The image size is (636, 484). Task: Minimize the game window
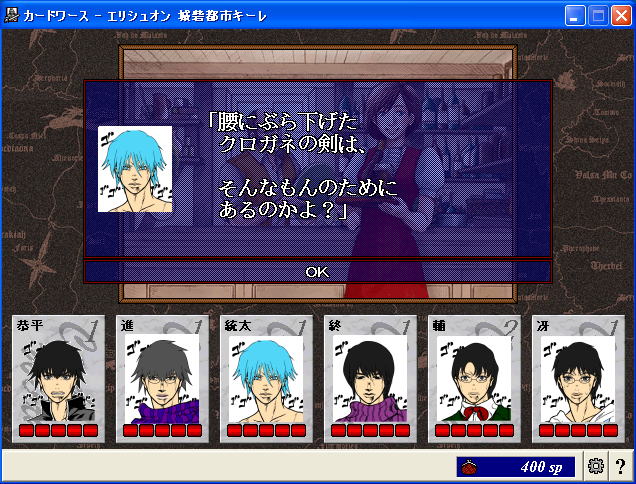[x=575, y=15]
